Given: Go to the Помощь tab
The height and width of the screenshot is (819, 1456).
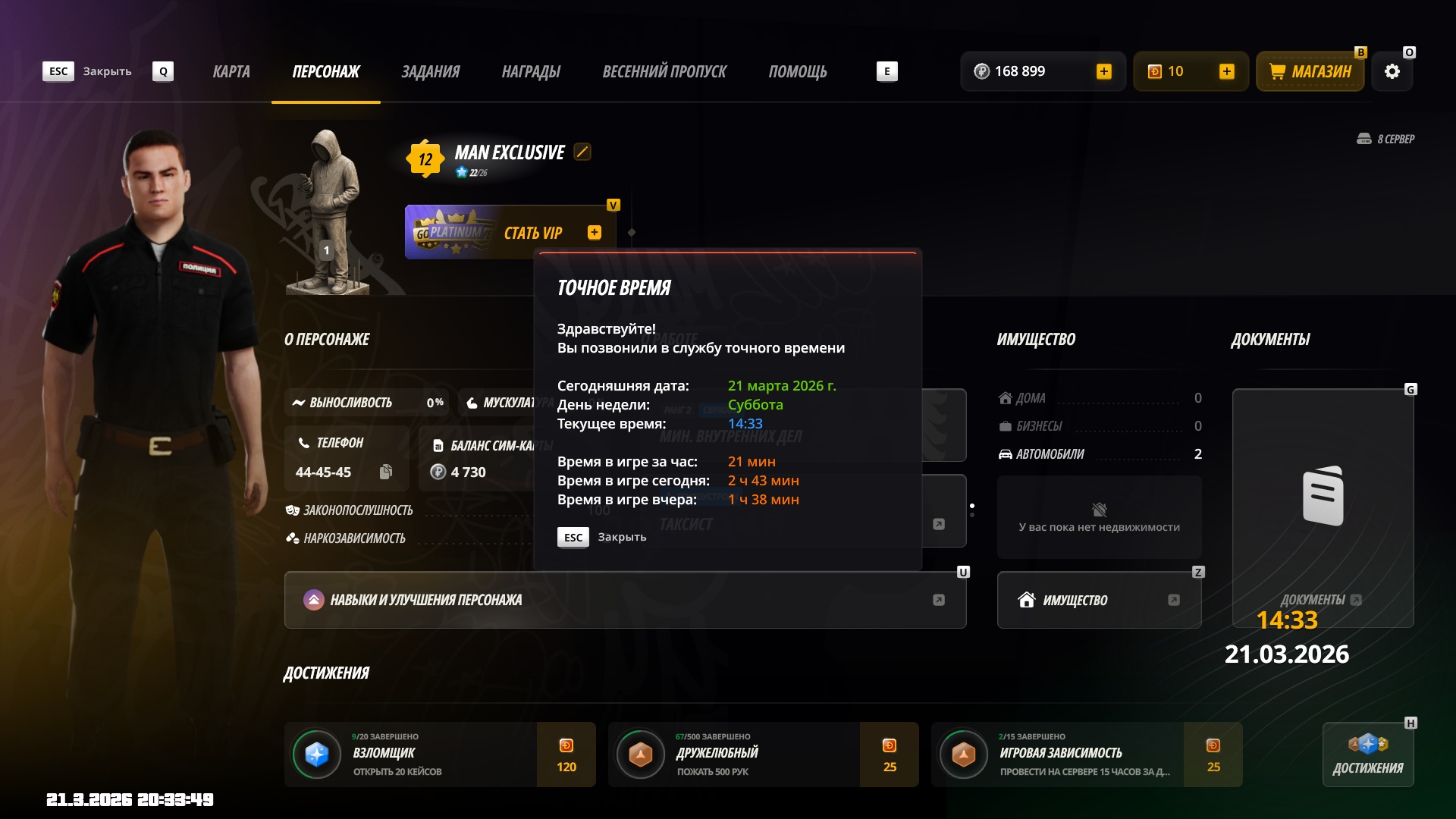Looking at the screenshot, I should [x=798, y=71].
